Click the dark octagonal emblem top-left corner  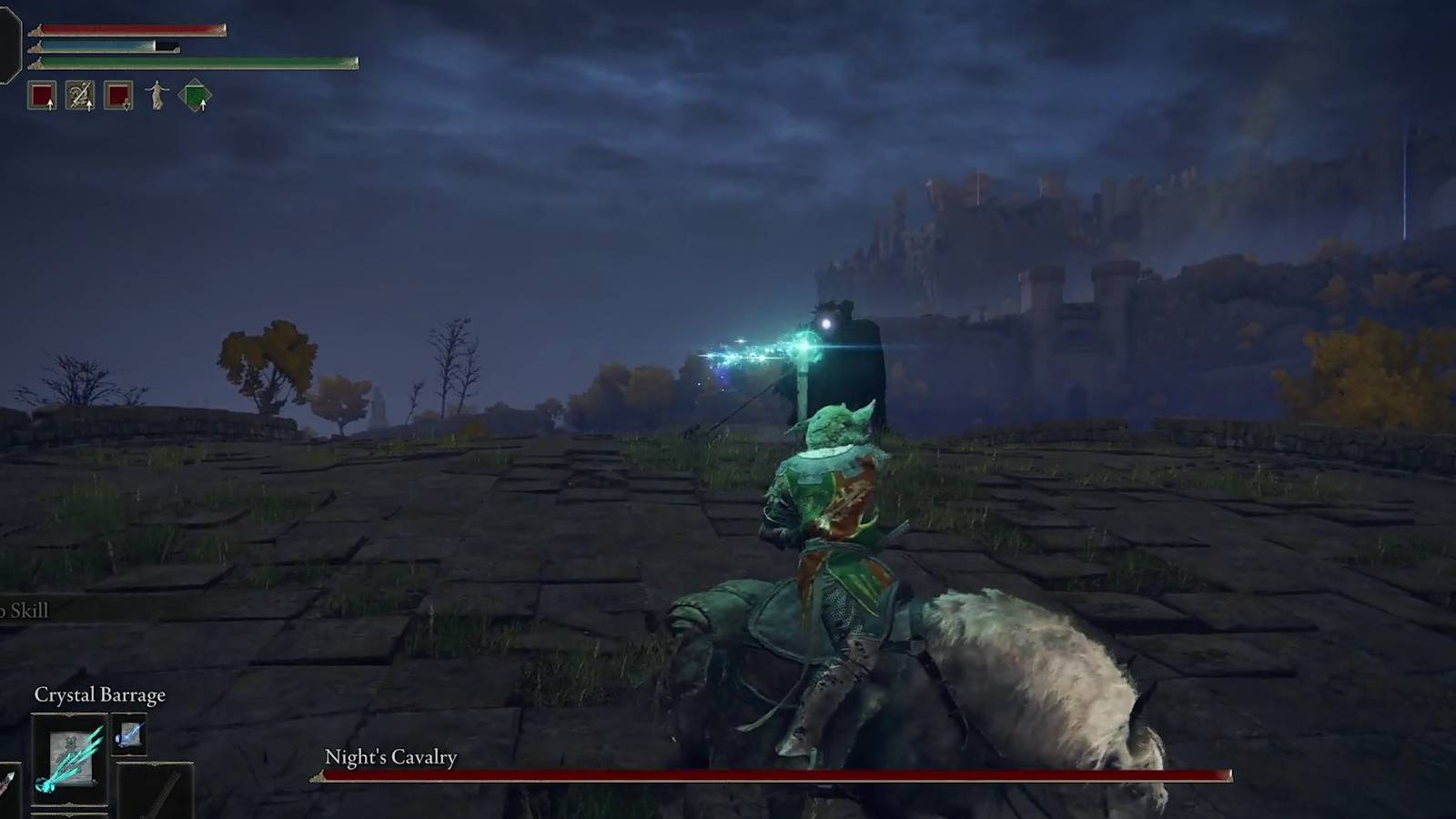(8, 41)
